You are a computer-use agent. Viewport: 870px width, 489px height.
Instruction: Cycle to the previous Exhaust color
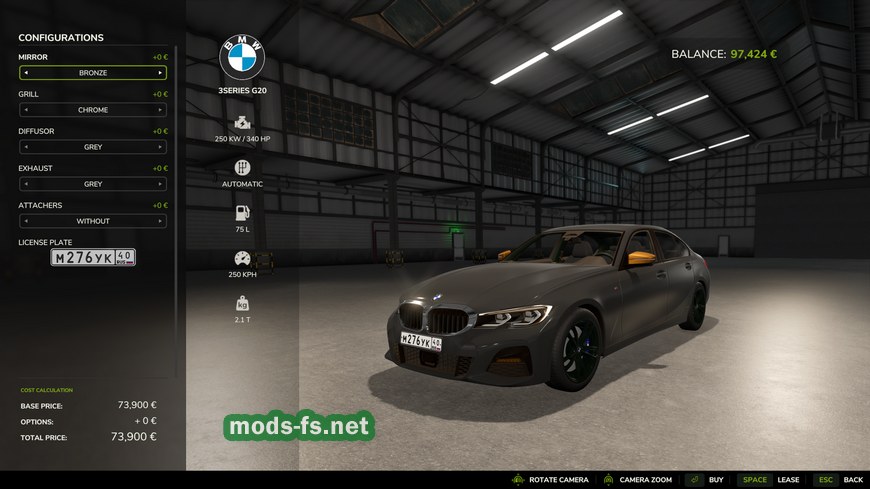click(26, 184)
